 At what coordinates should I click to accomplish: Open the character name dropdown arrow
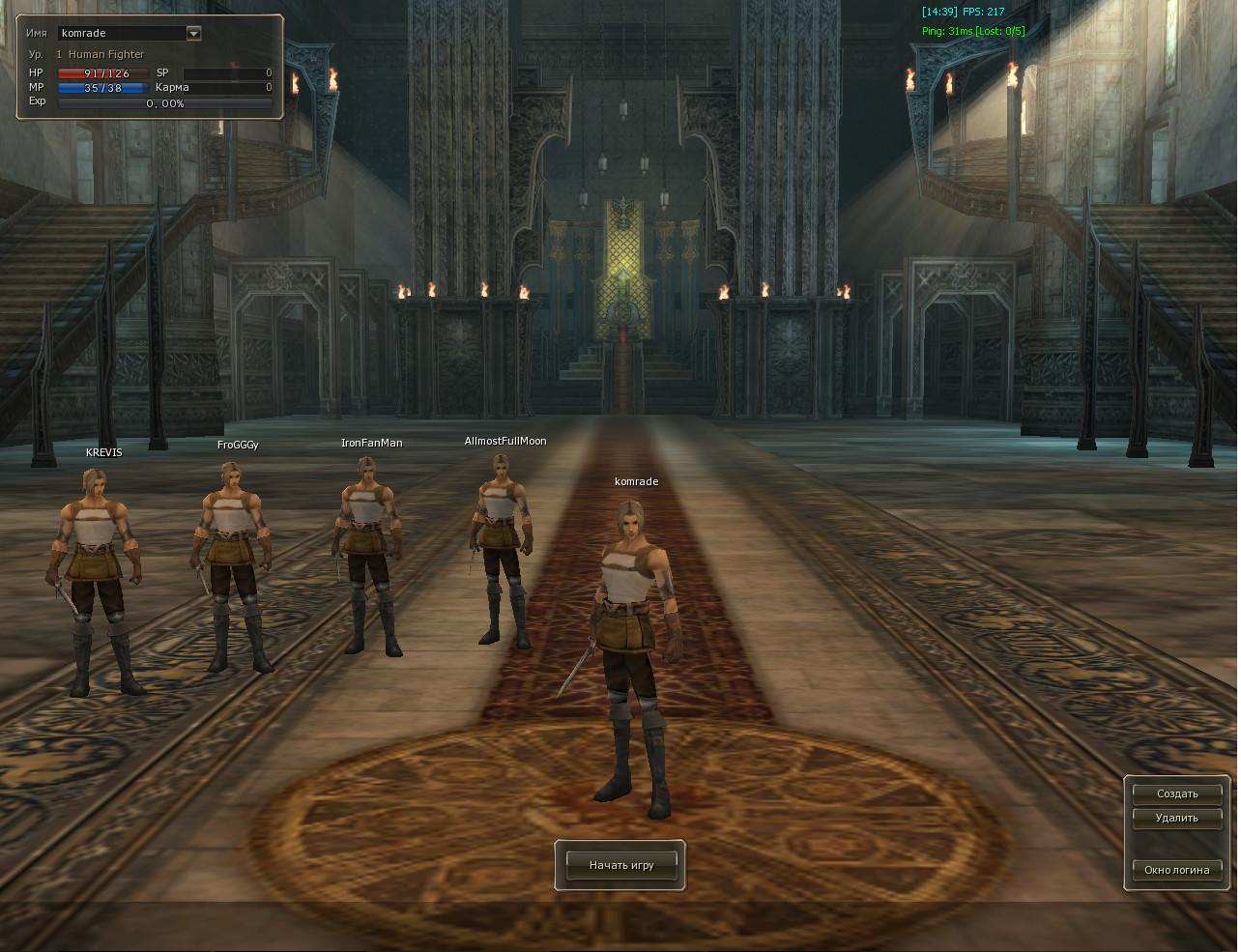193,33
